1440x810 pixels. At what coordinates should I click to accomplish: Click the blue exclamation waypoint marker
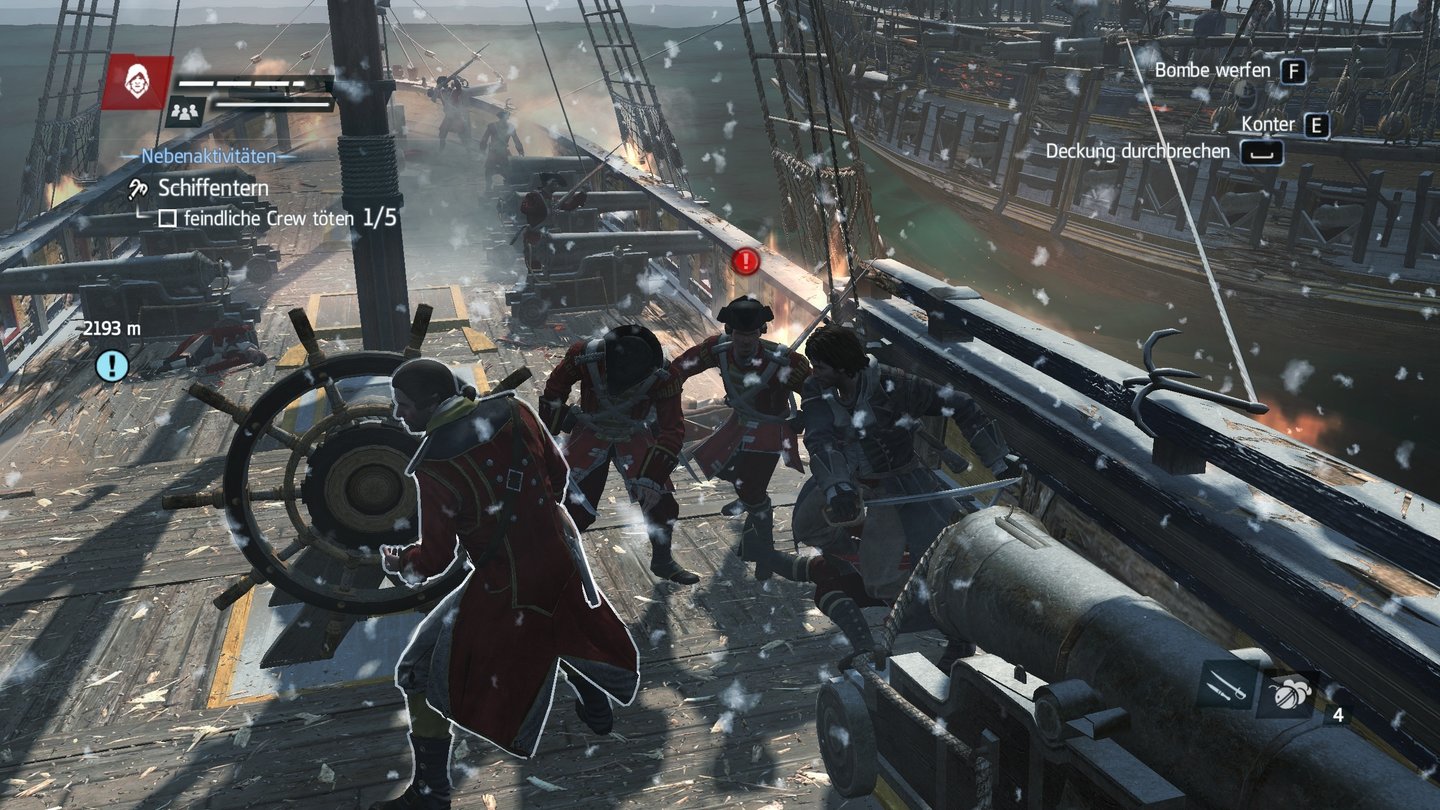[x=112, y=364]
